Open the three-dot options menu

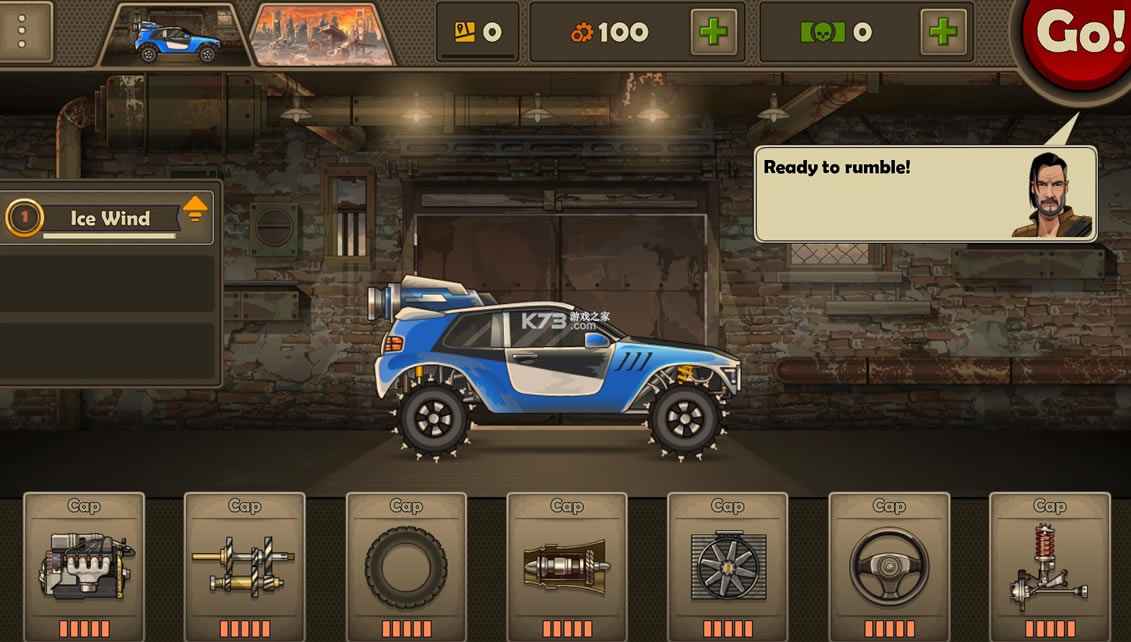(x=22, y=32)
